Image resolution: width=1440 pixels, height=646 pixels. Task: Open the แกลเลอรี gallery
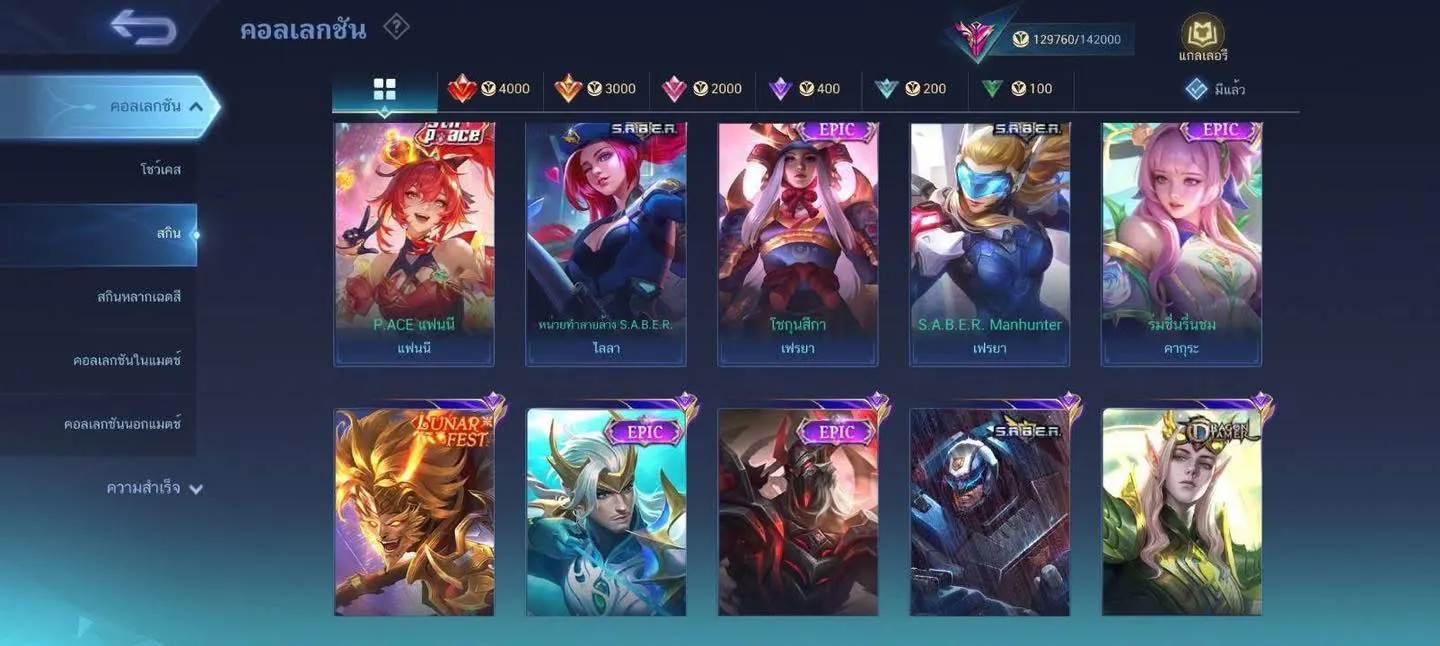[1202, 39]
